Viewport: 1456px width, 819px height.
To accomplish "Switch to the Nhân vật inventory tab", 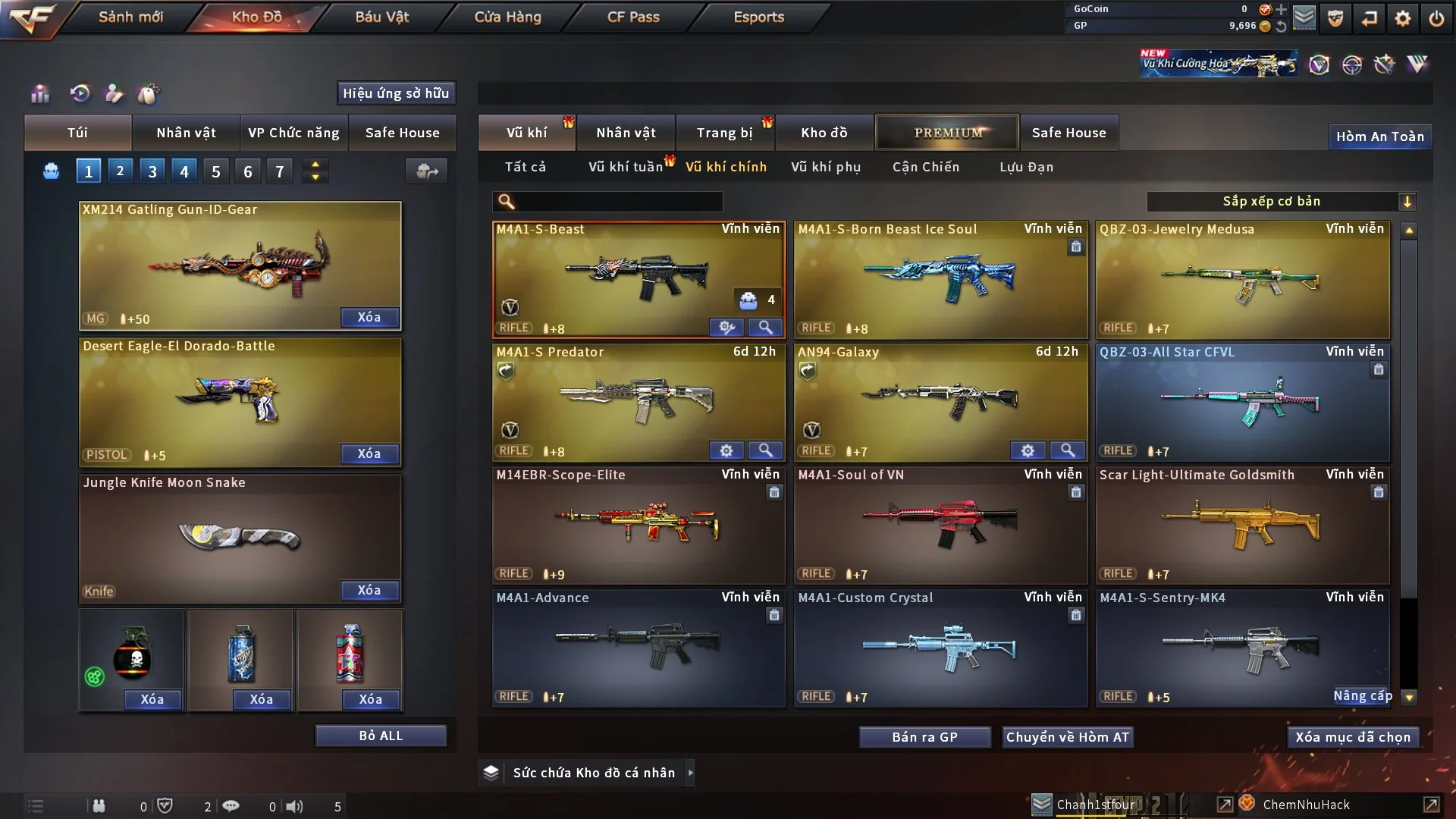I will coord(626,133).
